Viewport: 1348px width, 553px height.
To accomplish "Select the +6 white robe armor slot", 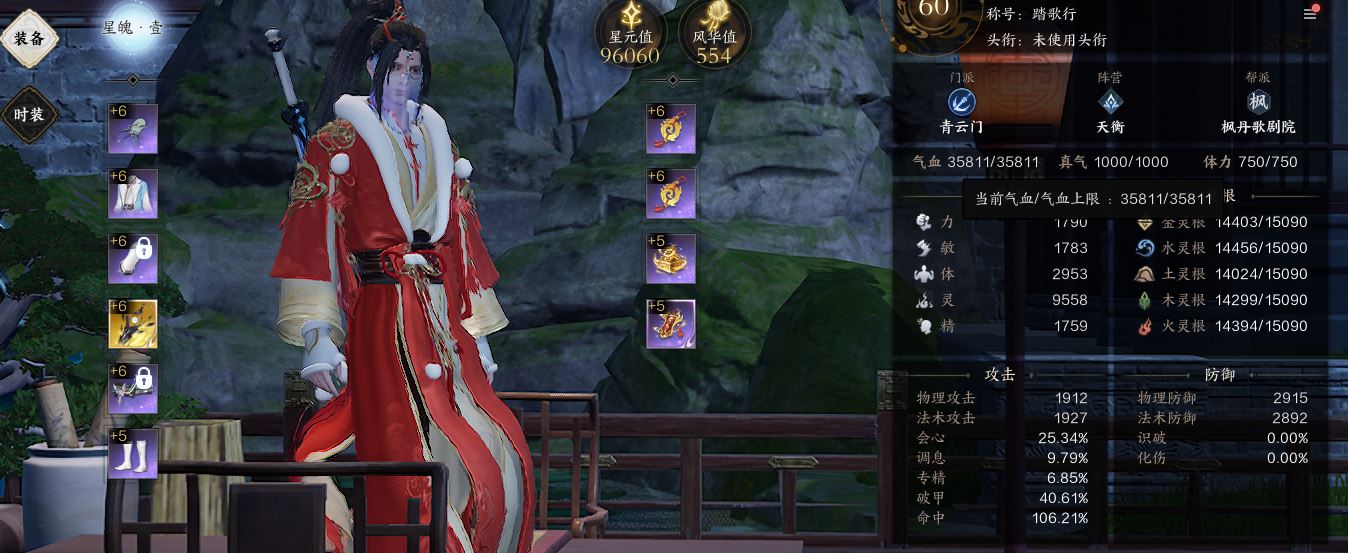I will point(133,194).
